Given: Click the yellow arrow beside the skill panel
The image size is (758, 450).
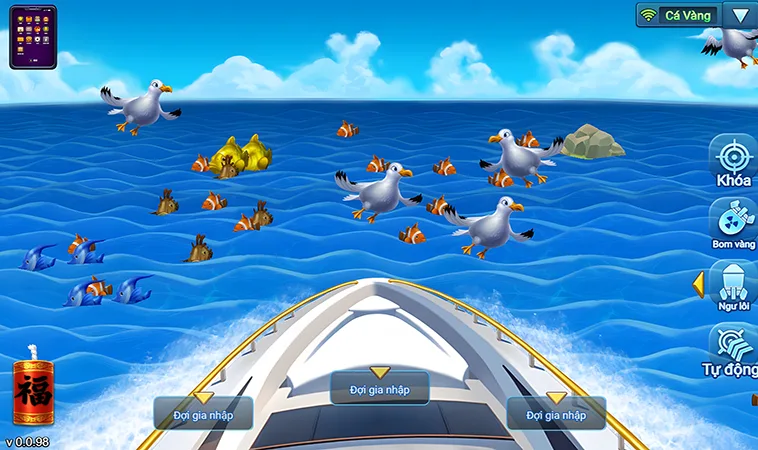Looking at the screenshot, I should 698,285.
